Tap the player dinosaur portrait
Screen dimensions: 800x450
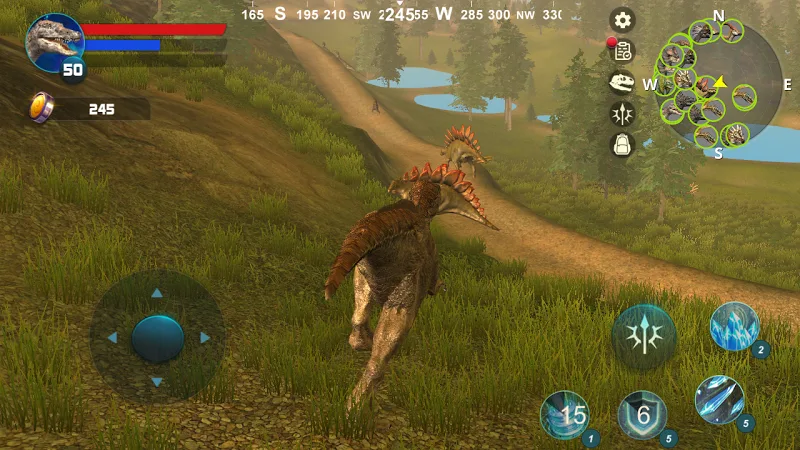53,42
